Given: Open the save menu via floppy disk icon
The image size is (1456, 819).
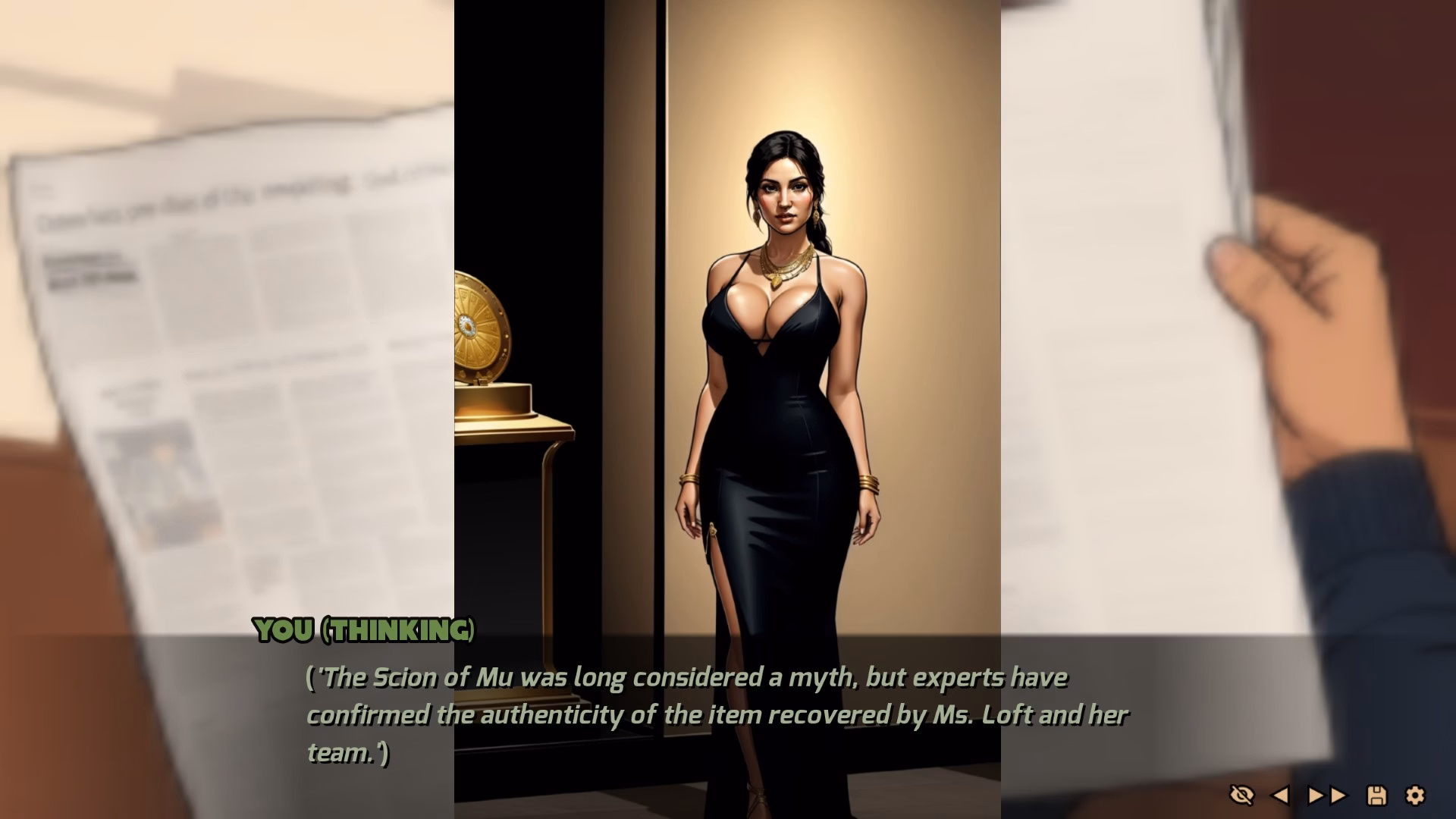Looking at the screenshot, I should pos(1376,795).
